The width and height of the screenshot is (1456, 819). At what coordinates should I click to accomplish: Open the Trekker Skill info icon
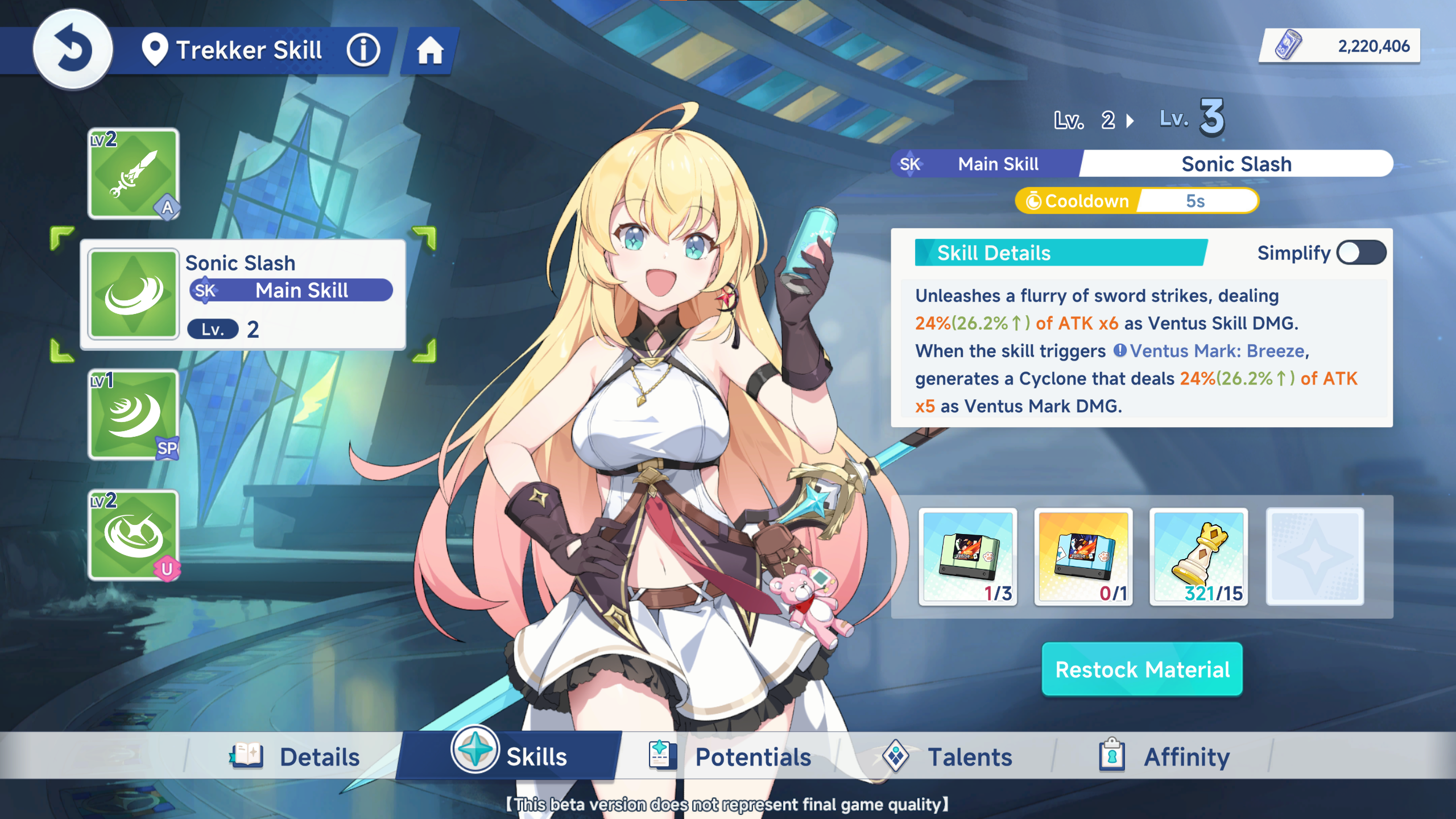coord(363,50)
